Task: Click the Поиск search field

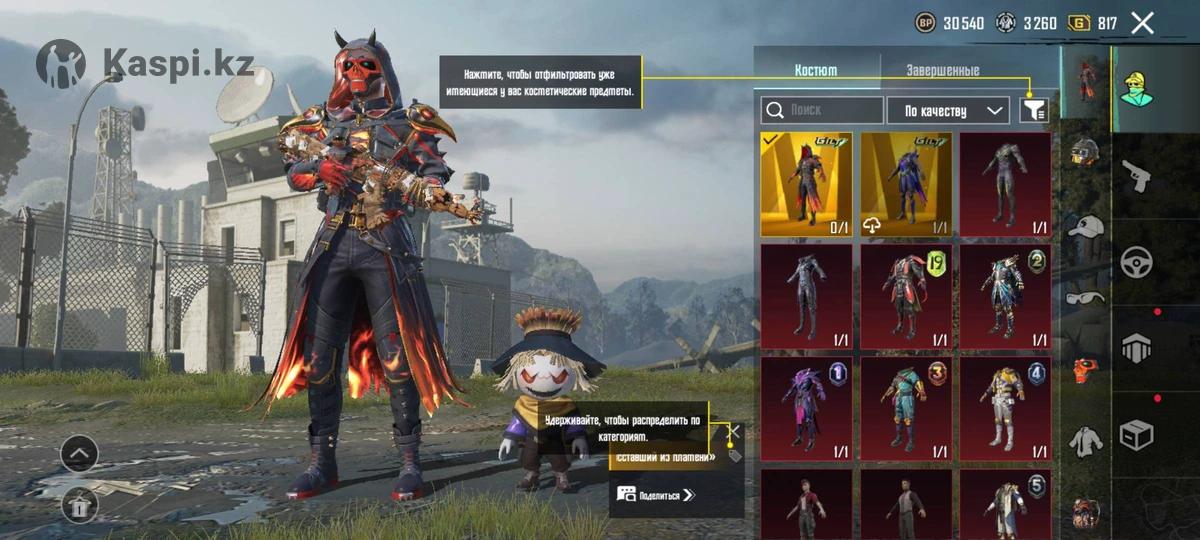Action: point(821,110)
